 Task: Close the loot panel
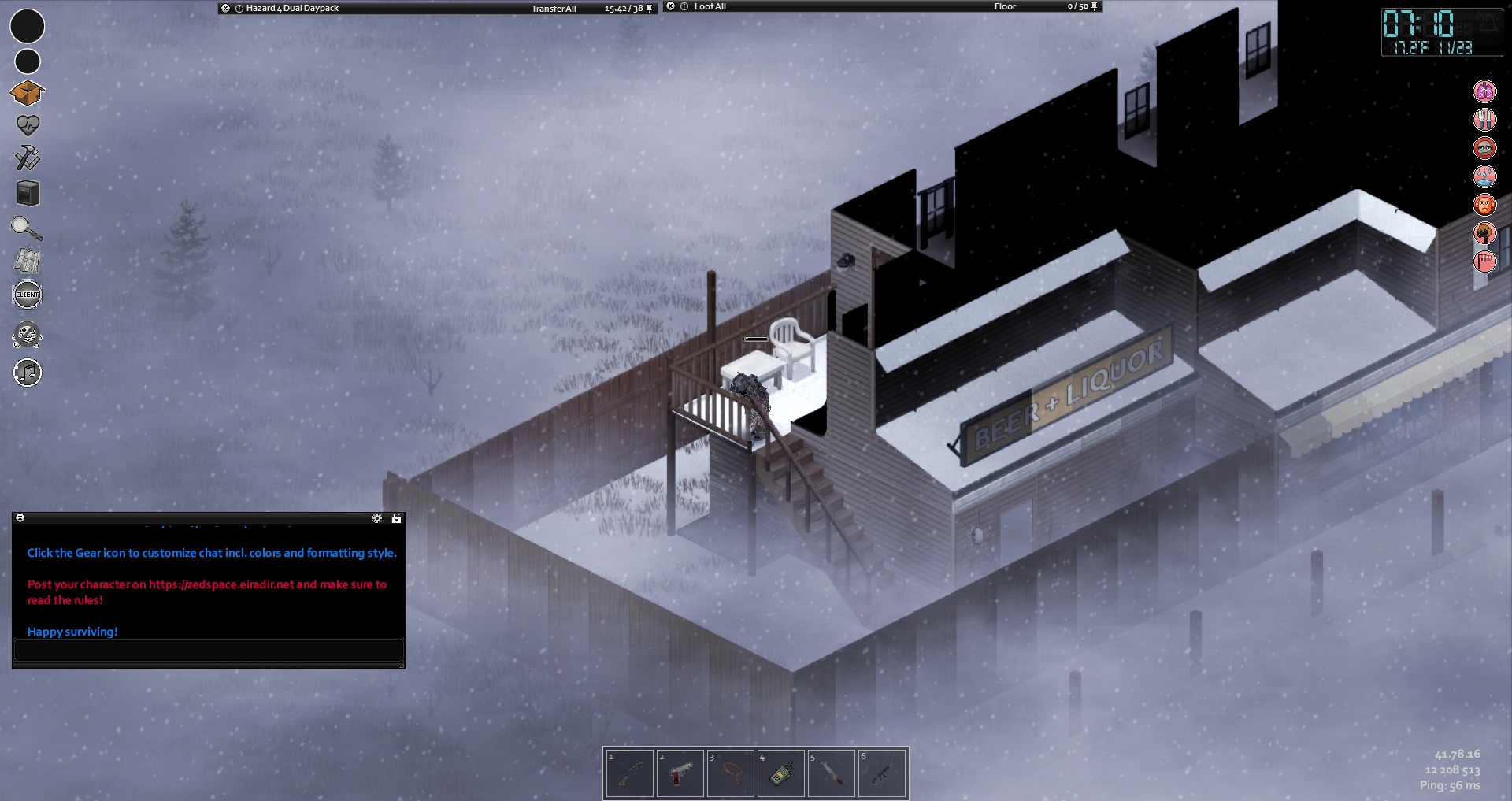(671, 6)
